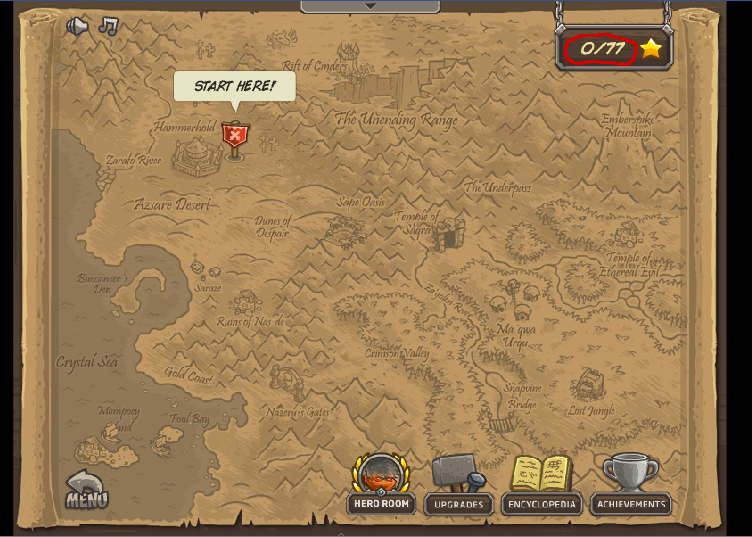This screenshot has width=752, height=537.
Task: Go back using the Menu arrow
Action: [x=87, y=490]
